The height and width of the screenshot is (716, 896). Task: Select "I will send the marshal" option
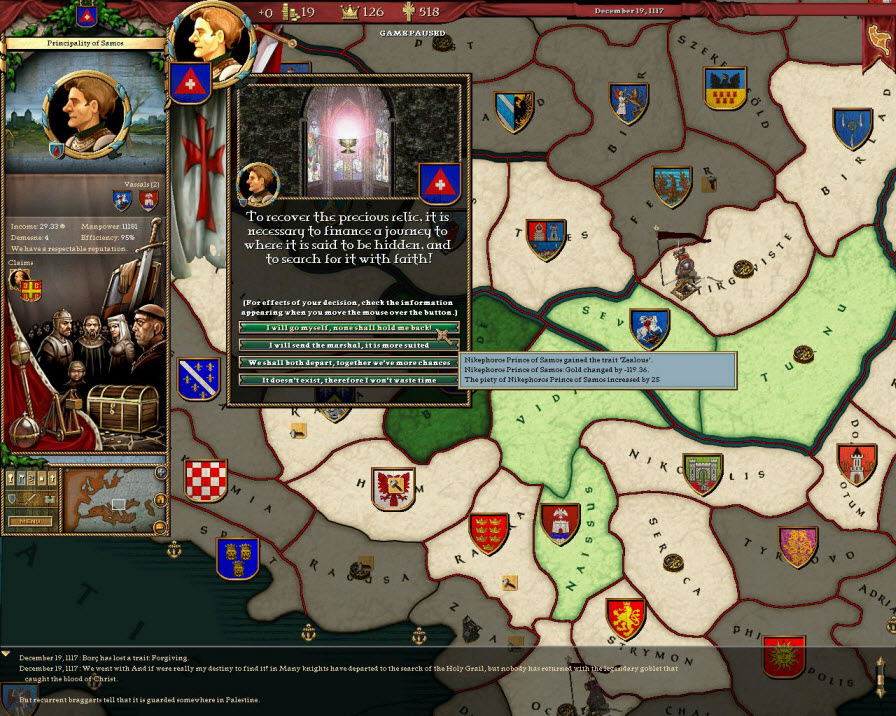[348, 345]
